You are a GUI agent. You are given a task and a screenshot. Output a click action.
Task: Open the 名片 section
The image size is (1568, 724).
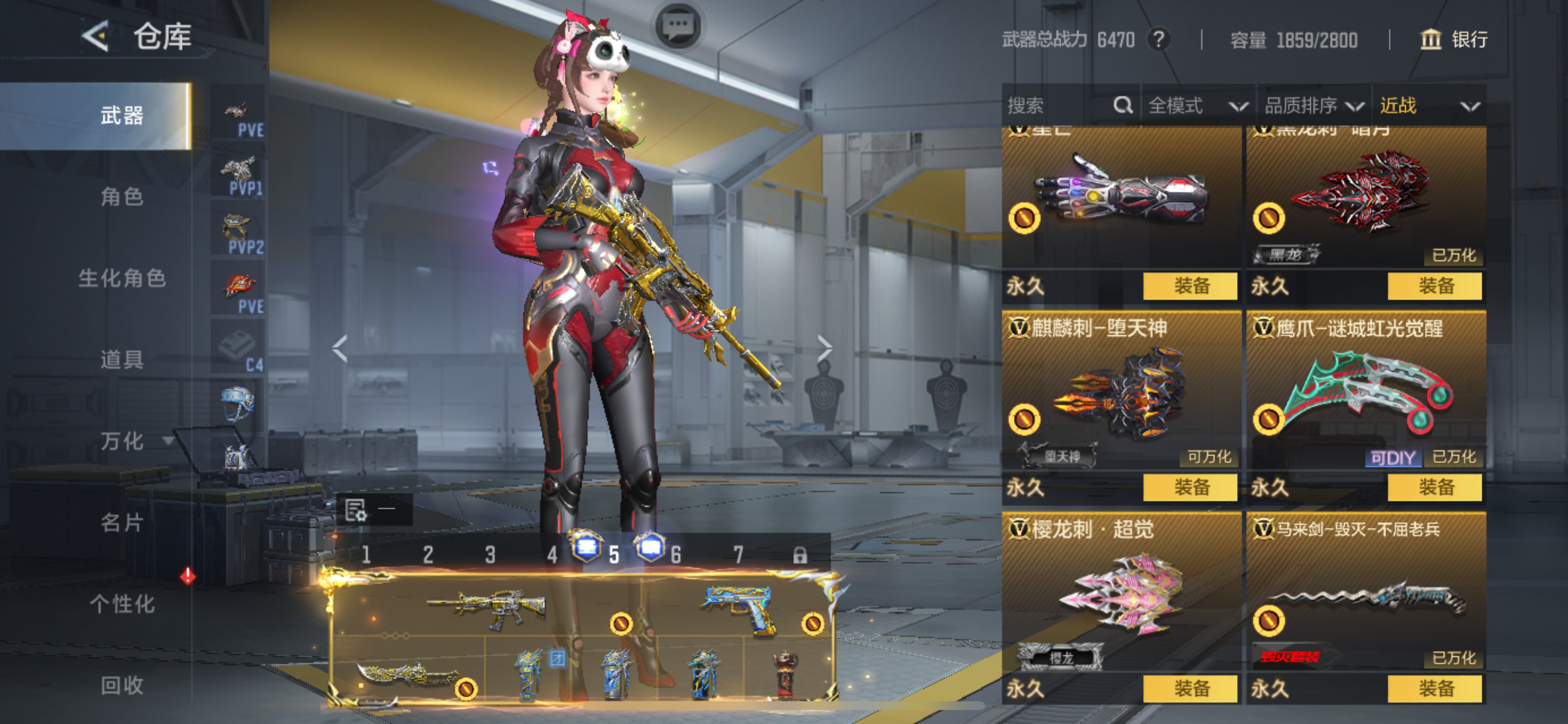click(x=122, y=522)
